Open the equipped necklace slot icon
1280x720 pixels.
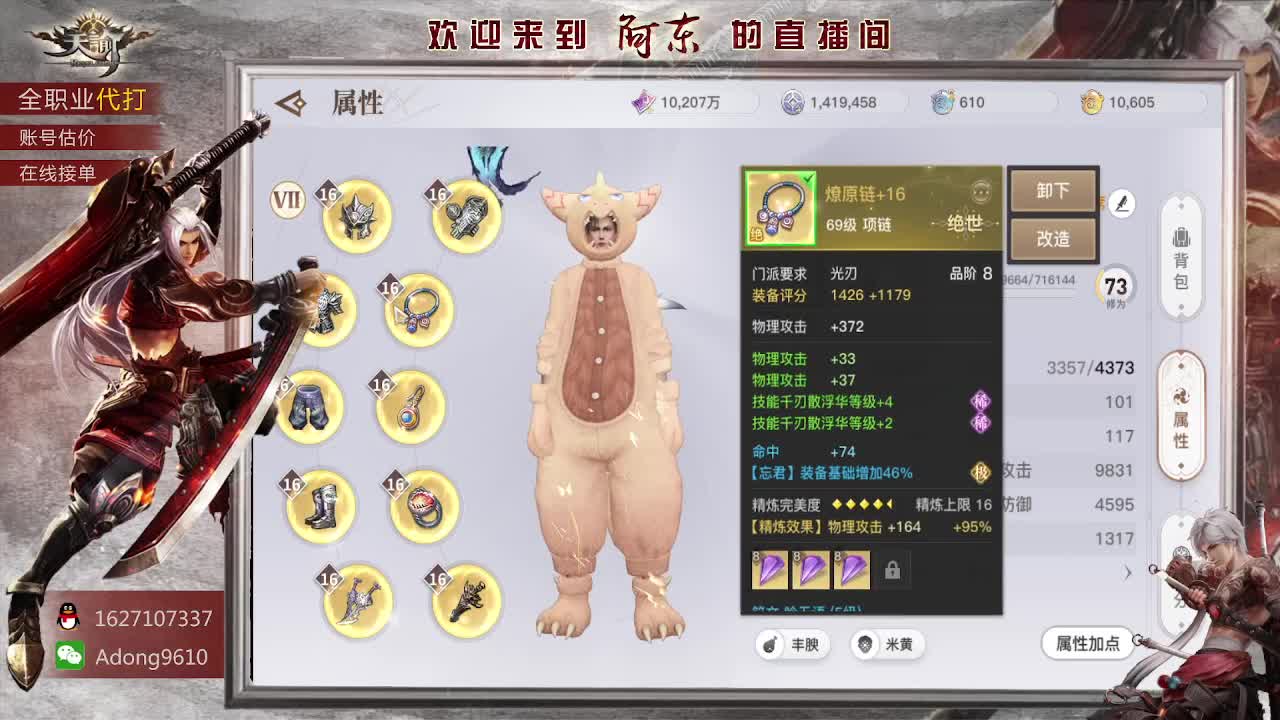pyautogui.click(x=417, y=310)
